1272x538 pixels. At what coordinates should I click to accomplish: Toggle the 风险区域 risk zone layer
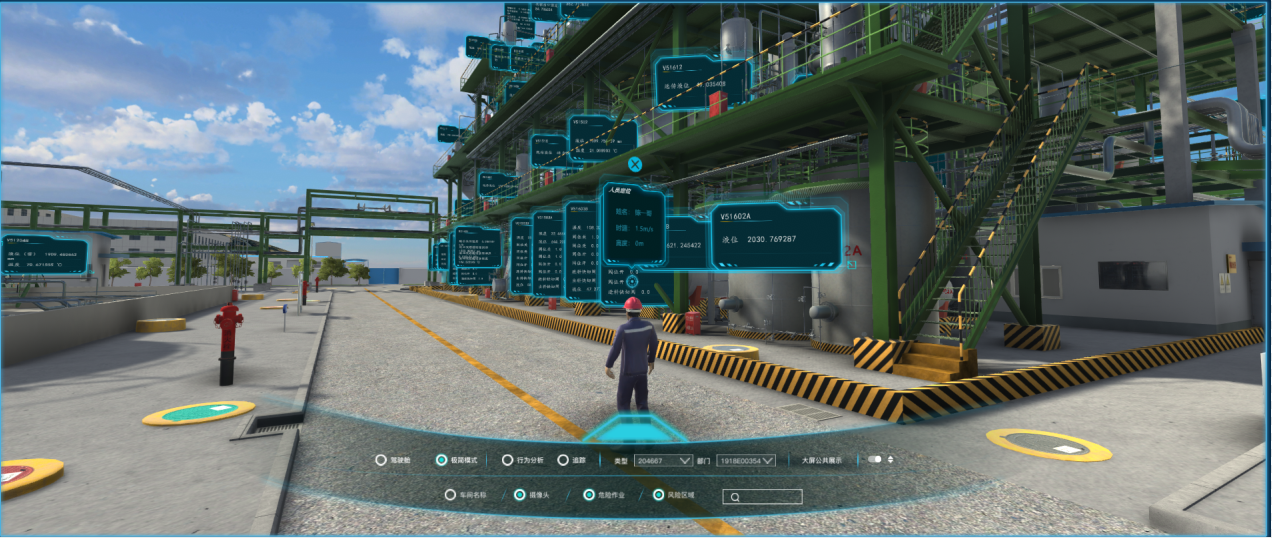[x=658, y=495]
